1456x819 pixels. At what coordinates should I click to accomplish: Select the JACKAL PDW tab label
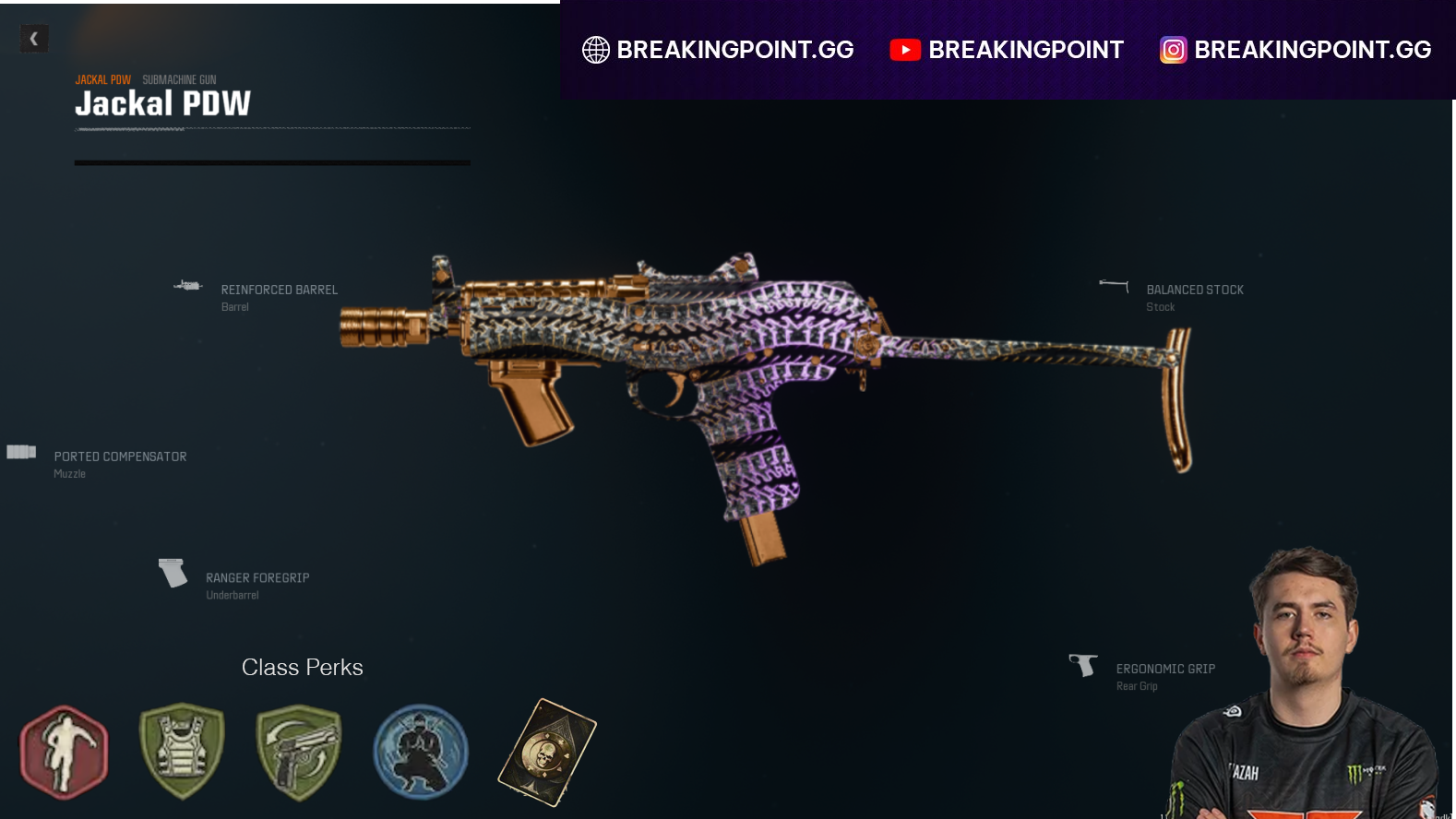(x=102, y=79)
